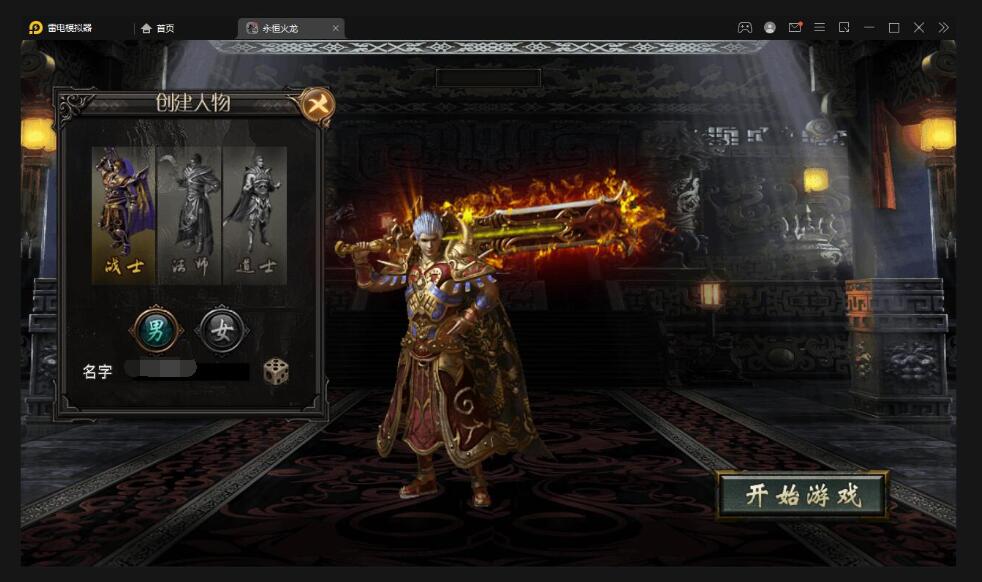Start the game with 开始游戏 button
The height and width of the screenshot is (582, 982).
(x=802, y=495)
